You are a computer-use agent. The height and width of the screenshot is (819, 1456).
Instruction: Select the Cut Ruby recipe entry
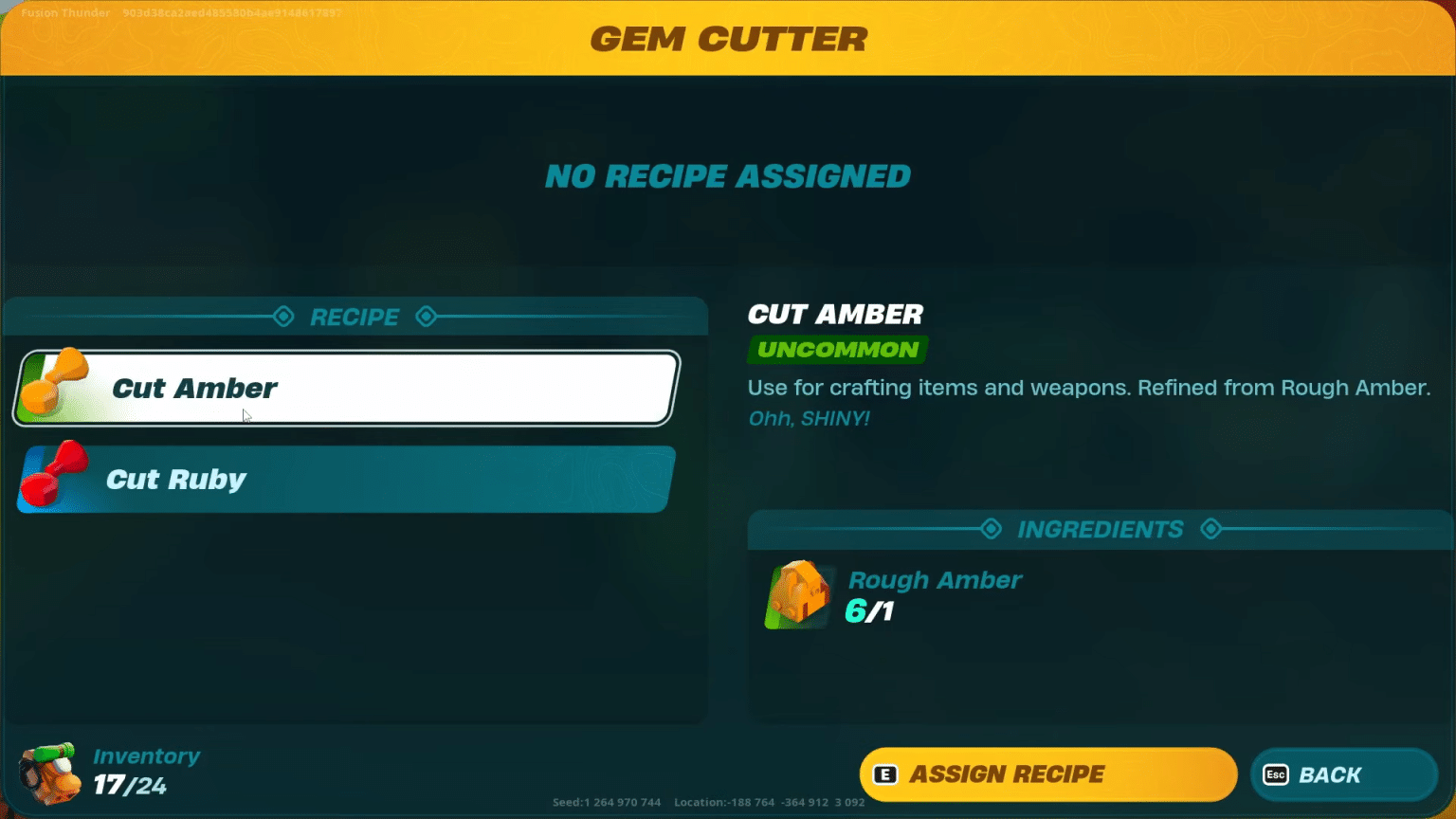pyautogui.click(x=344, y=479)
